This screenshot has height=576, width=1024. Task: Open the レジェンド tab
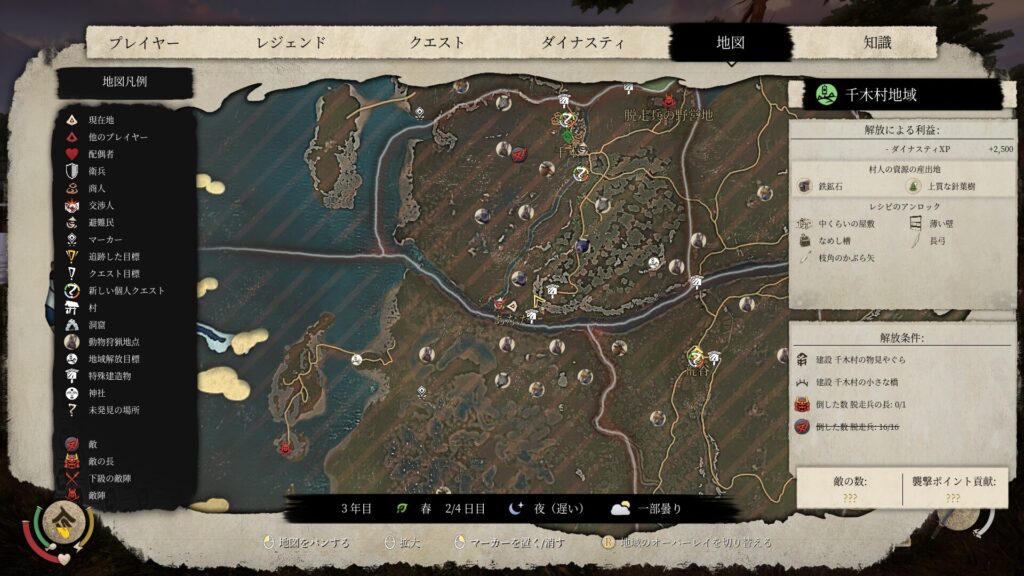click(291, 43)
